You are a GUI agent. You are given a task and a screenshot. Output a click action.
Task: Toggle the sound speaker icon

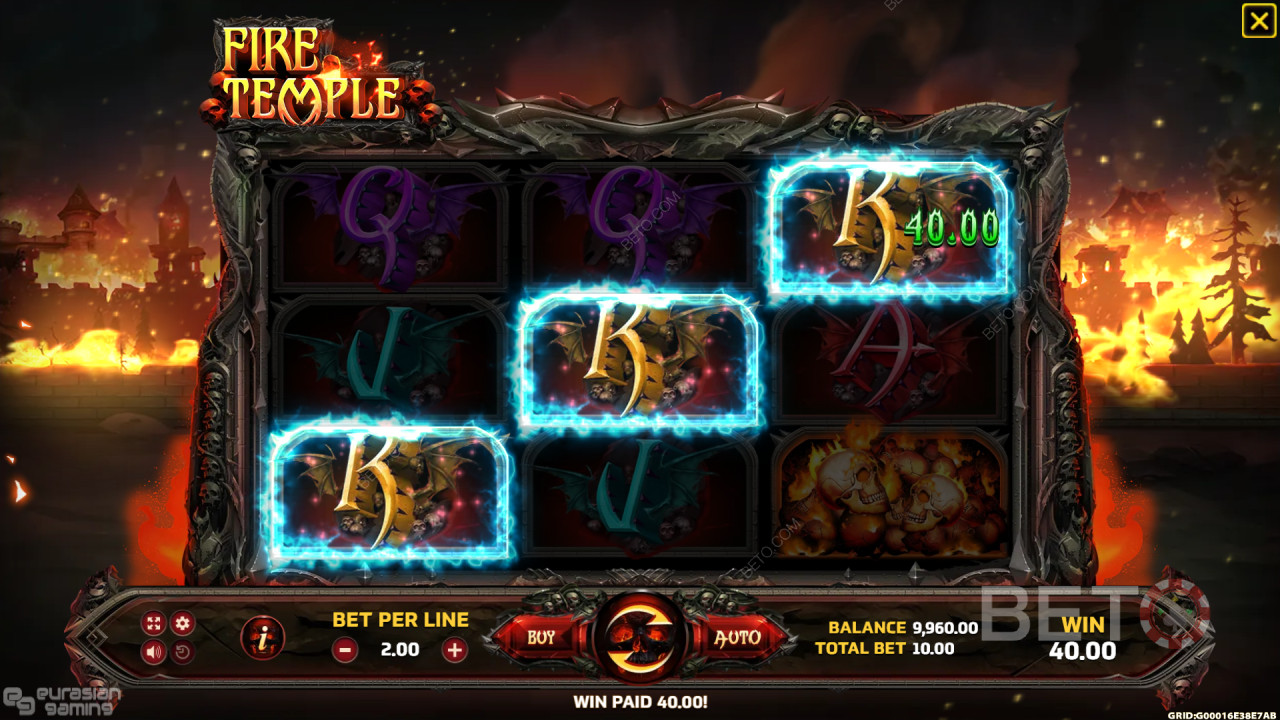pyautogui.click(x=153, y=653)
